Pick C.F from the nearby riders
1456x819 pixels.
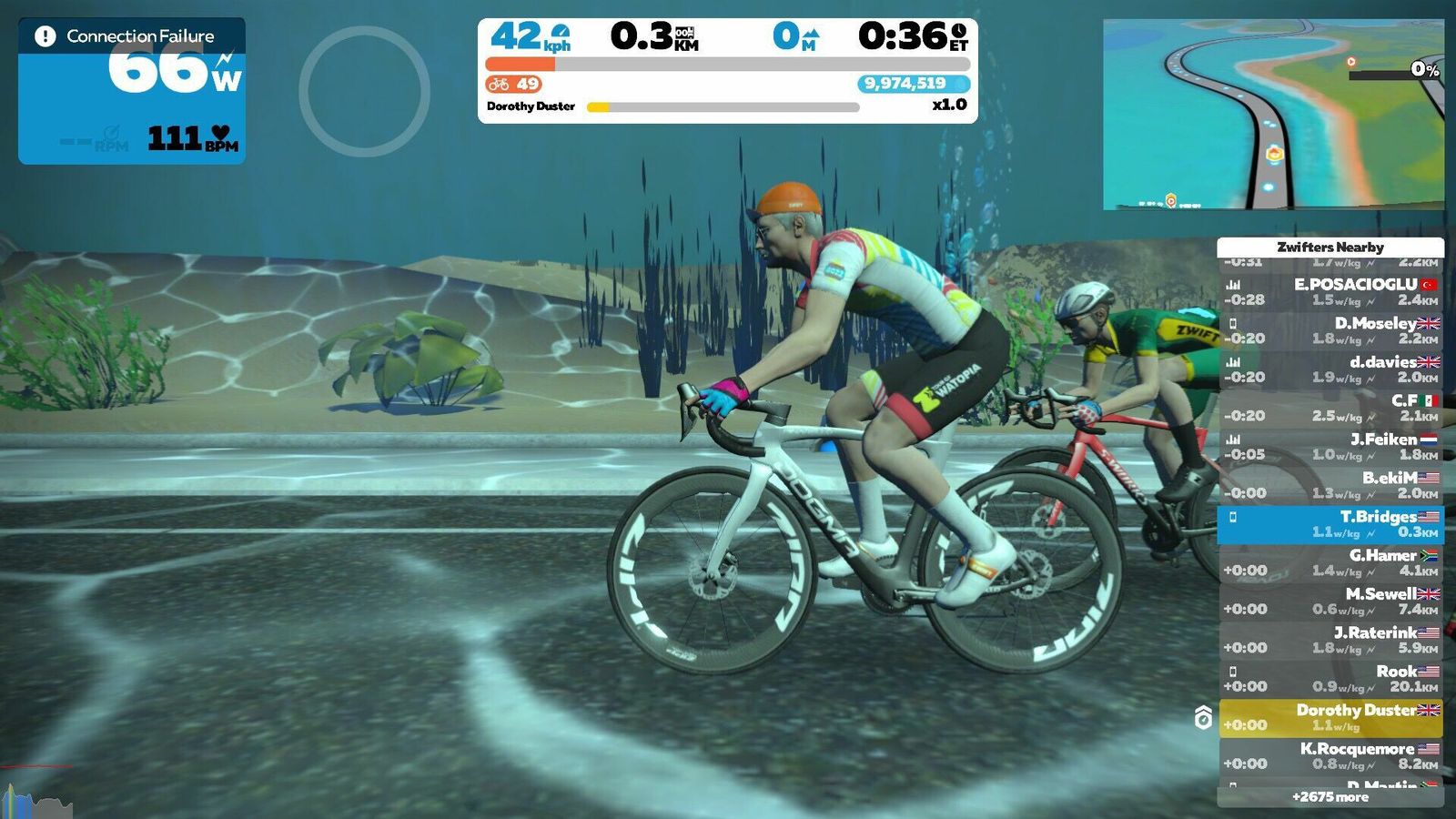click(x=1330, y=408)
